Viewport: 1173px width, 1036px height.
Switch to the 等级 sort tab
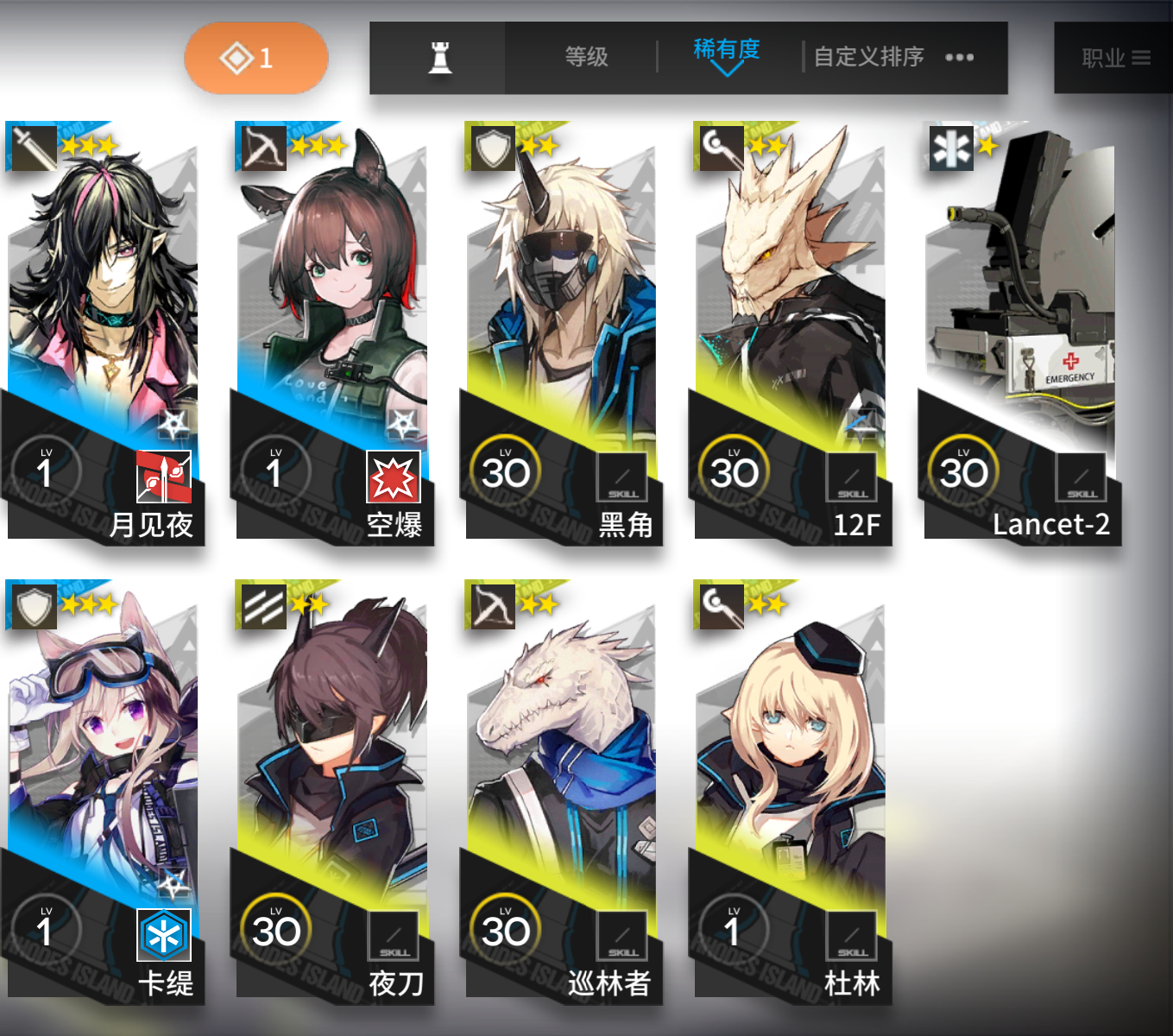coord(586,56)
